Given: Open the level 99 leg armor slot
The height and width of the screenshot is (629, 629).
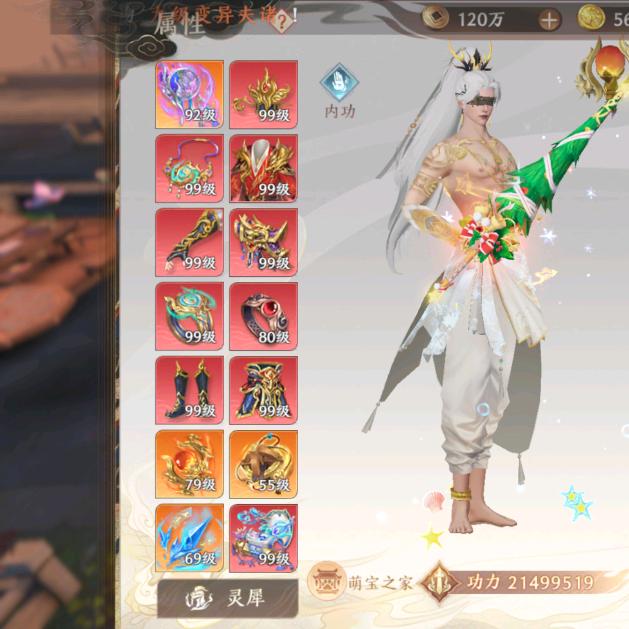Looking at the screenshot, I should [x=263, y=390].
